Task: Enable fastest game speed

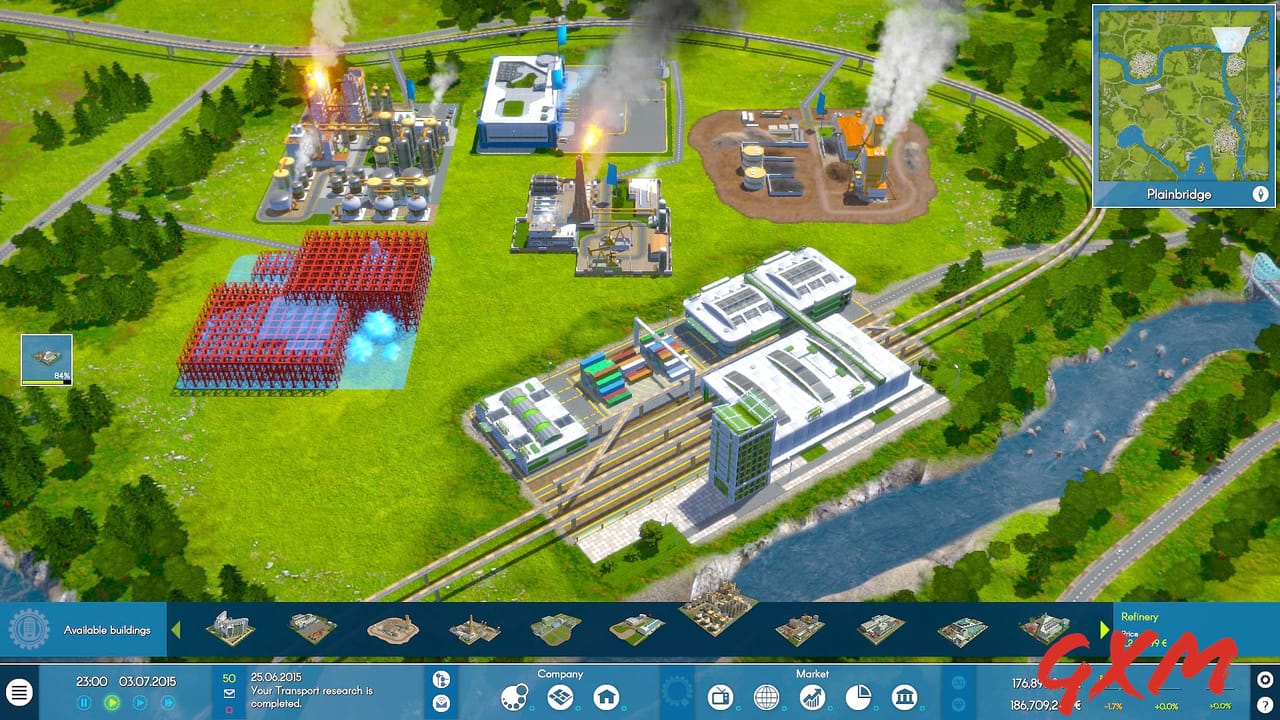Action: click(x=166, y=702)
